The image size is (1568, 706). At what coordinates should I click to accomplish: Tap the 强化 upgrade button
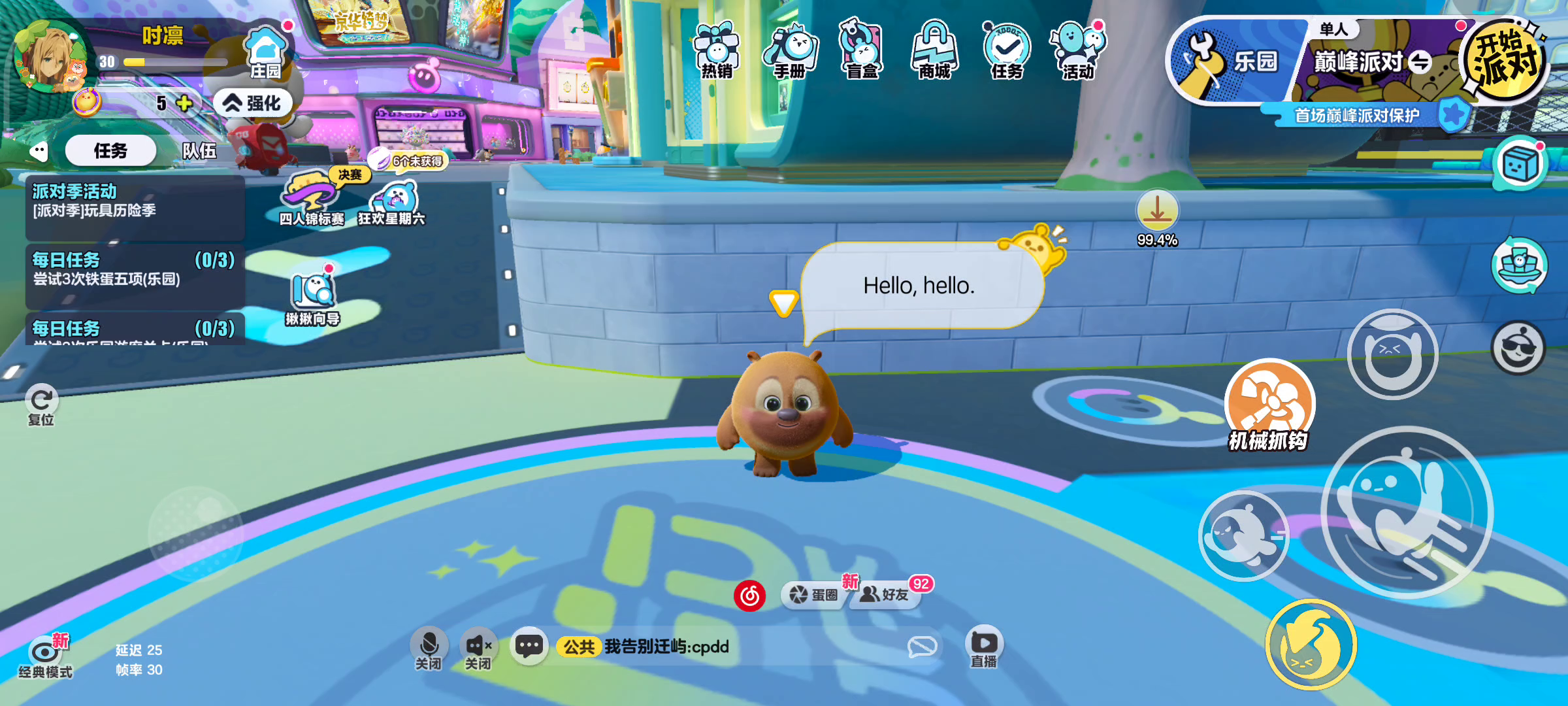[x=252, y=103]
